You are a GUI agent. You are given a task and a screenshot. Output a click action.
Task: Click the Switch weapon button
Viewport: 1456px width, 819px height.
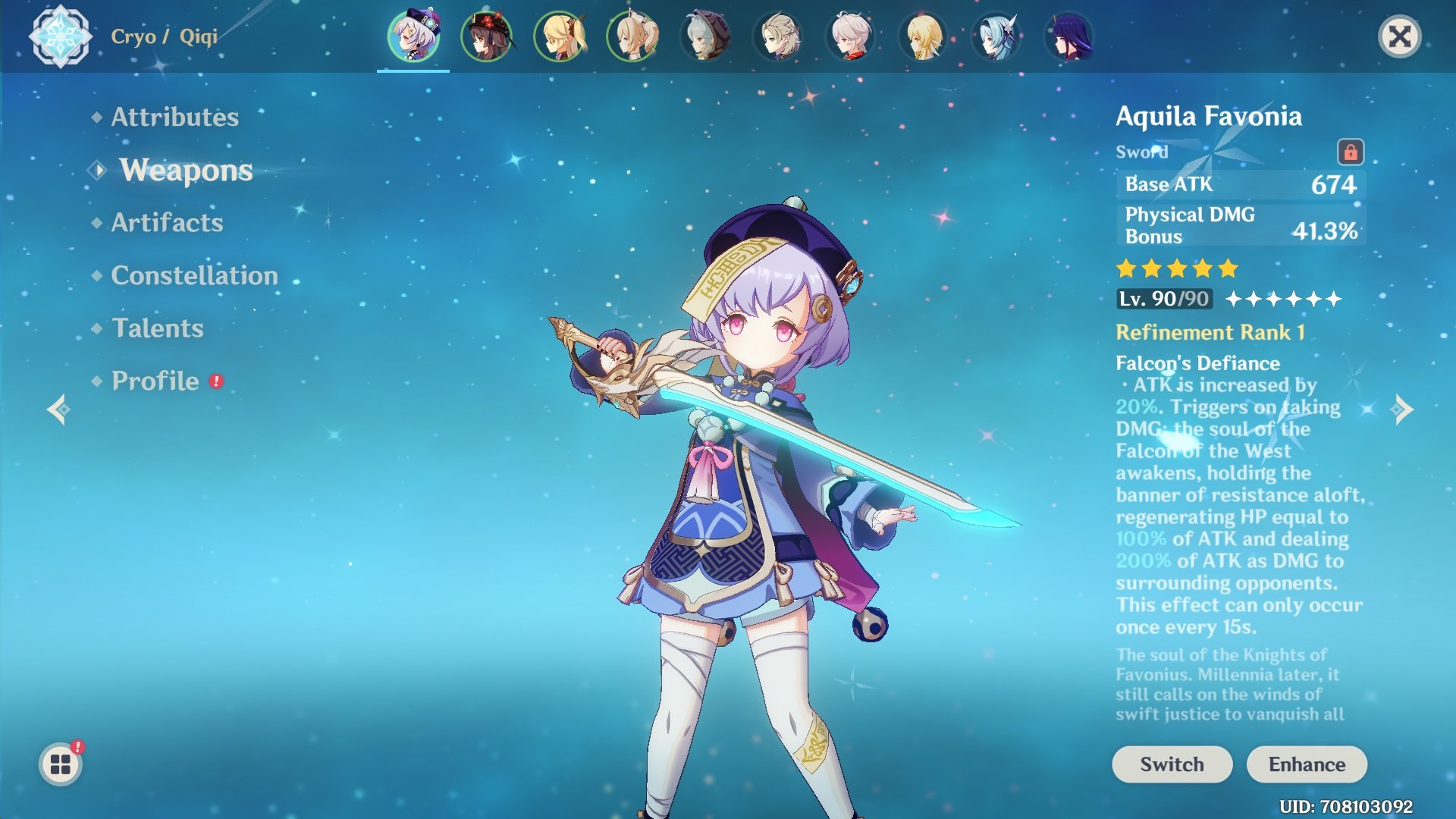(x=1172, y=764)
